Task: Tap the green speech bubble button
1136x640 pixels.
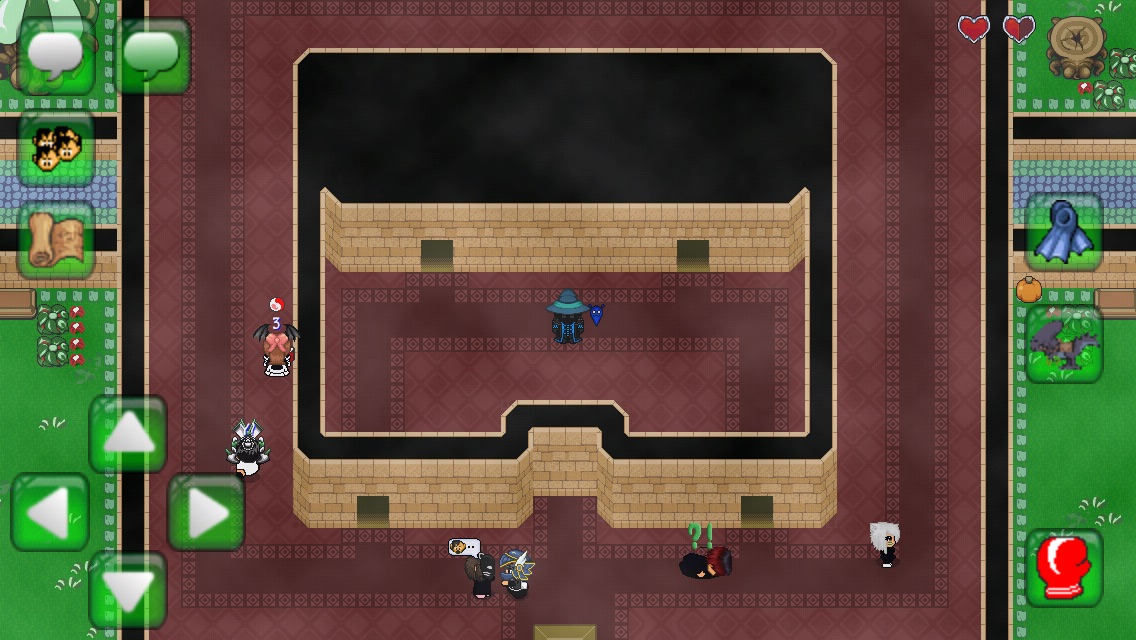Action: tap(152, 56)
